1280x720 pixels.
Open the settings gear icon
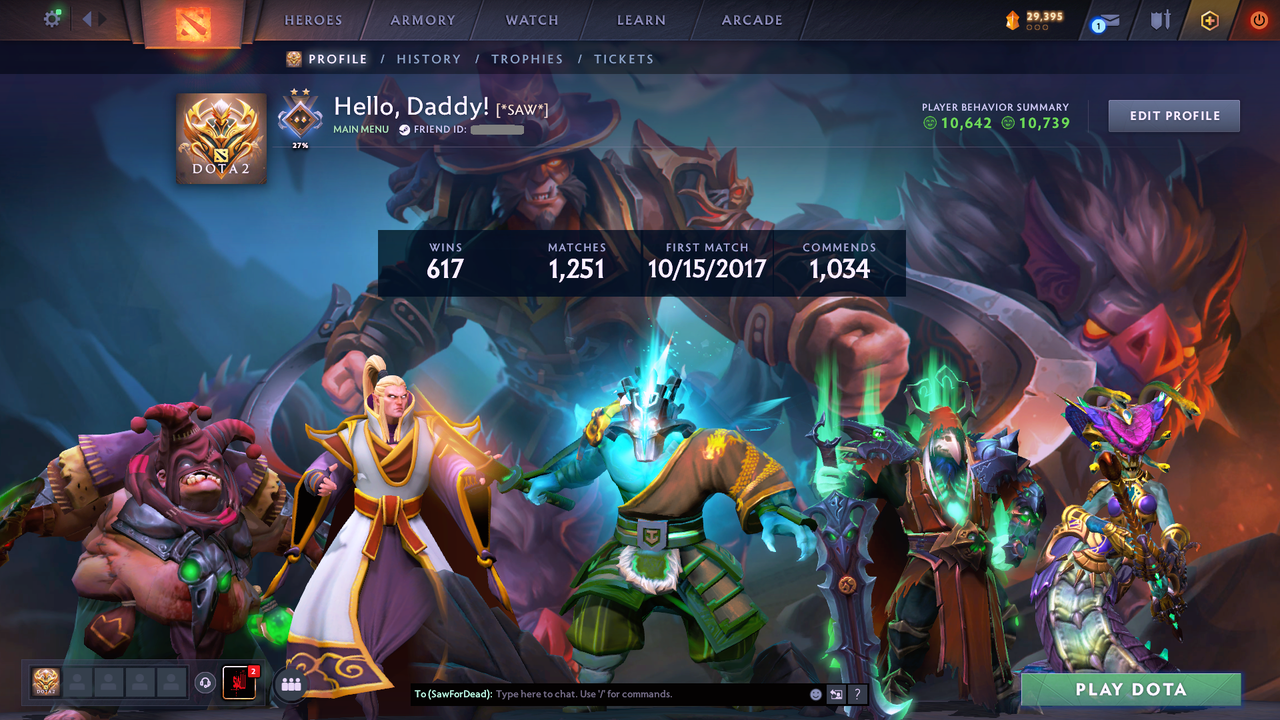(52, 18)
